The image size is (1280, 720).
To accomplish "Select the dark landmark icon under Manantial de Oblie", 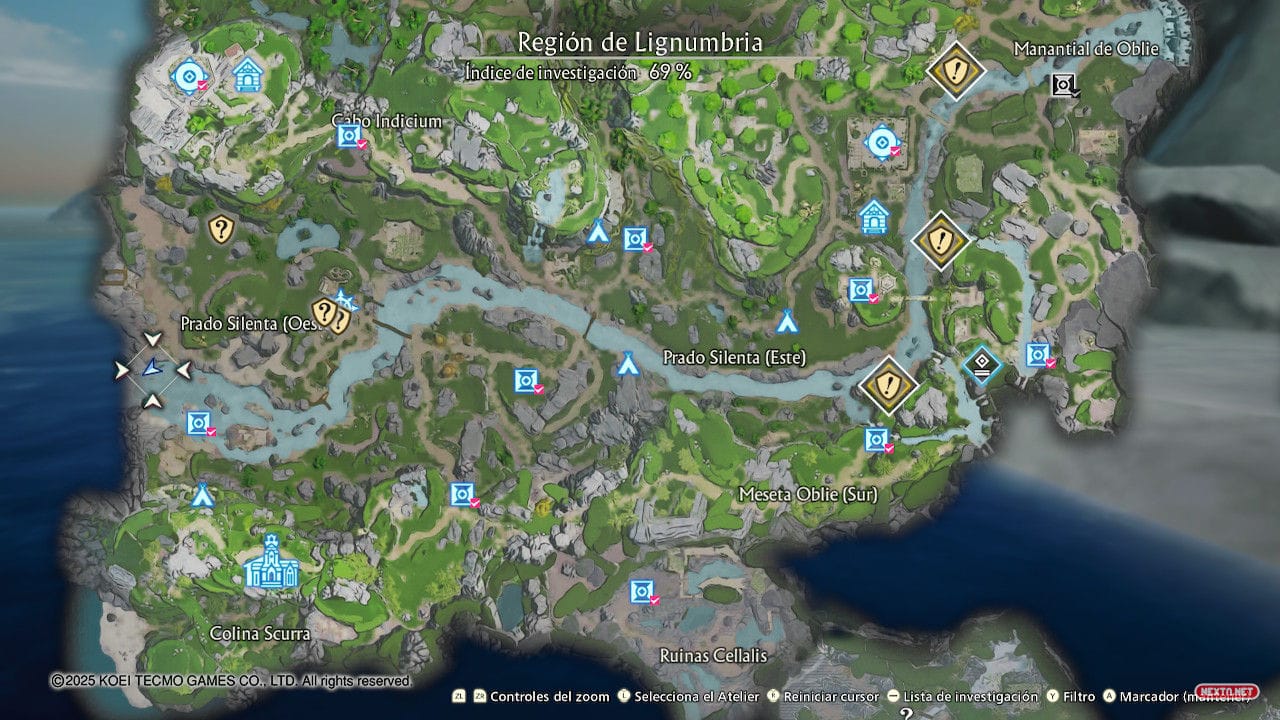I will 1064,85.
